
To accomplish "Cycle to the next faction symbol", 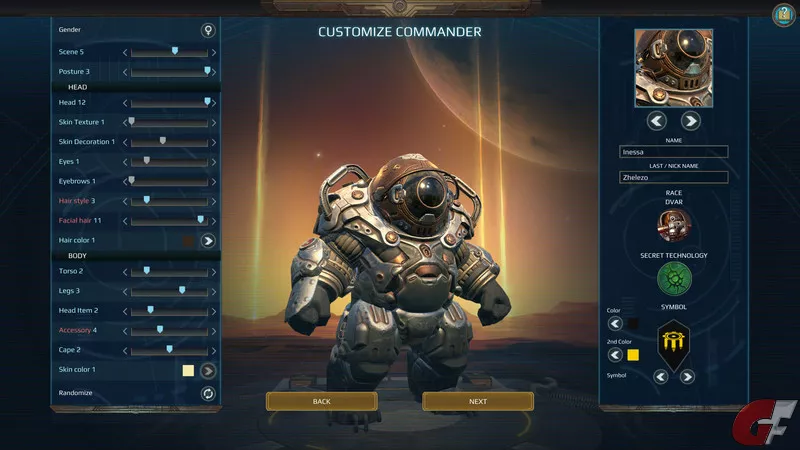I will pyautogui.click(x=689, y=377).
